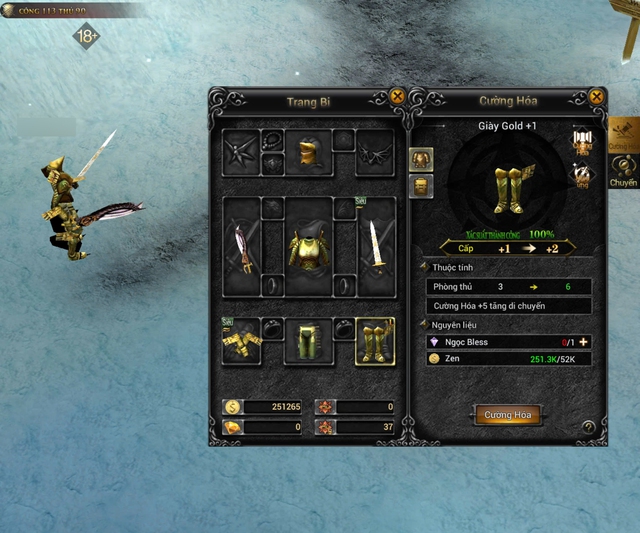Choose the dark curved blade weapon slot
This screenshot has width=640, height=533.
[x=241, y=246]
